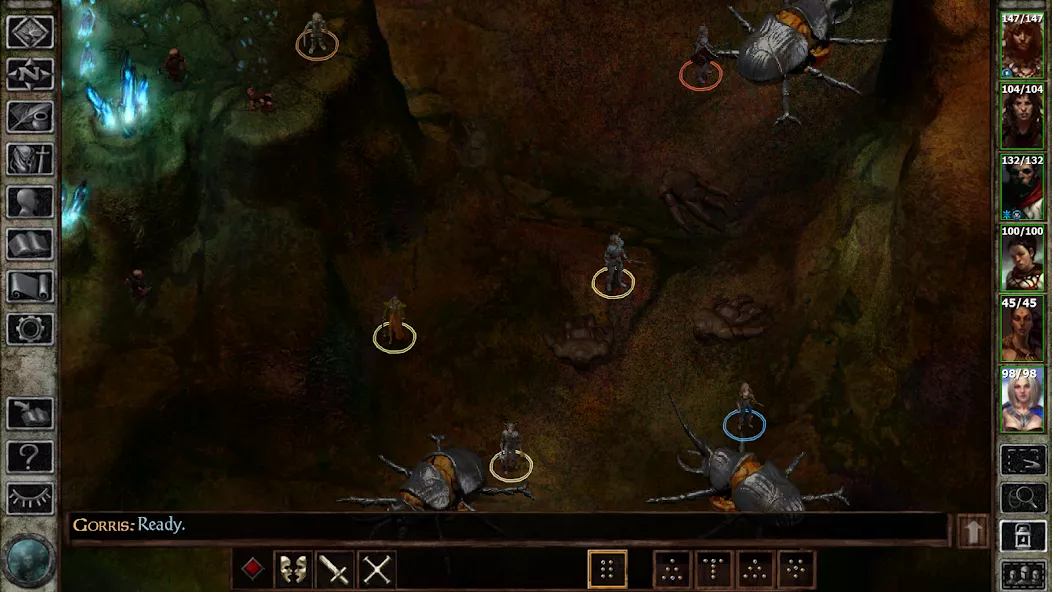This screenshot has width=1052, height=592.
Task: Toggle the padlock button
Action: click(1022, 537)
